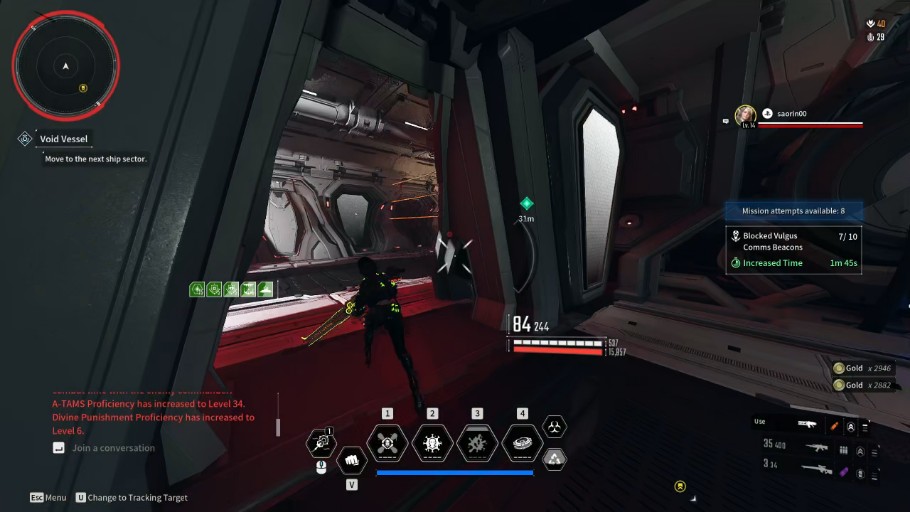The height and width of the screenshot is (512, 910).
Task: Activate the fourth skill with disc icon
Action: (x=522, y=442)
